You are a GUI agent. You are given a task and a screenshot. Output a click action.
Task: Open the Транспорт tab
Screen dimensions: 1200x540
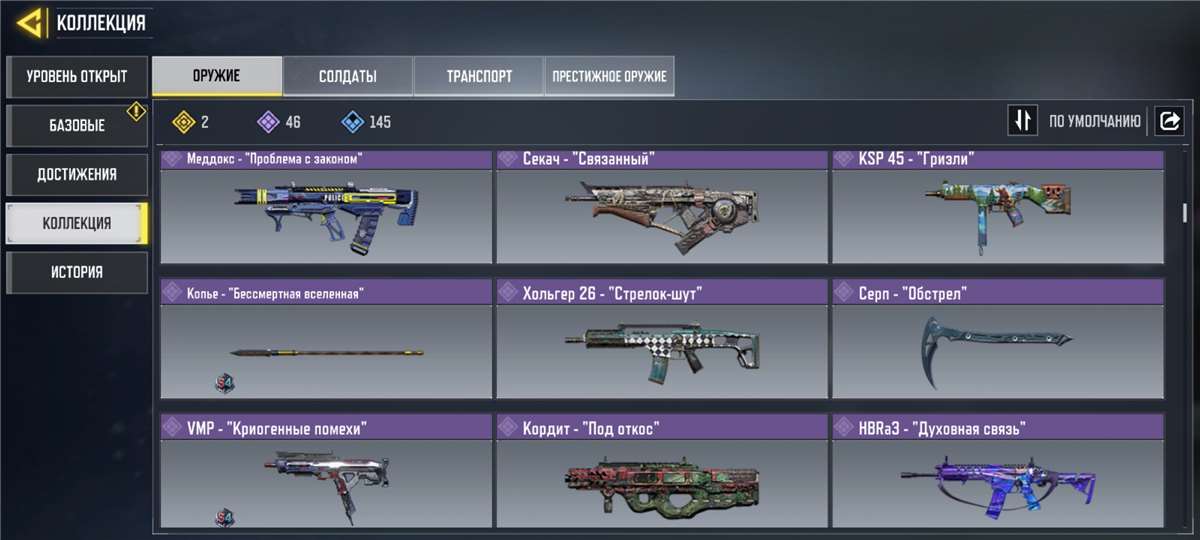[x=478, y=76]
